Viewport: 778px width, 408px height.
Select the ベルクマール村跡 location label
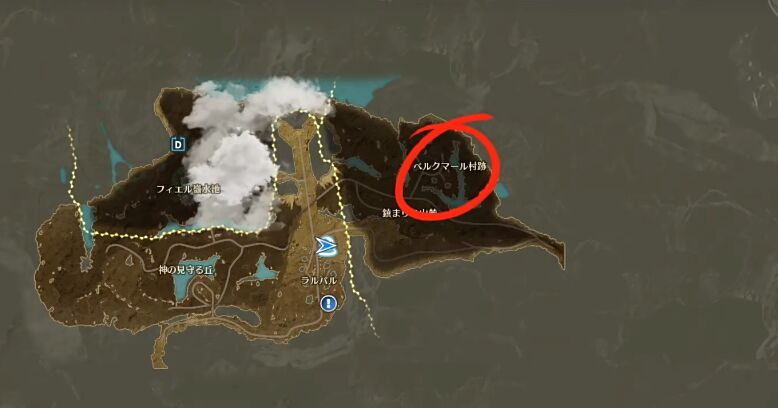pos(449,165)
